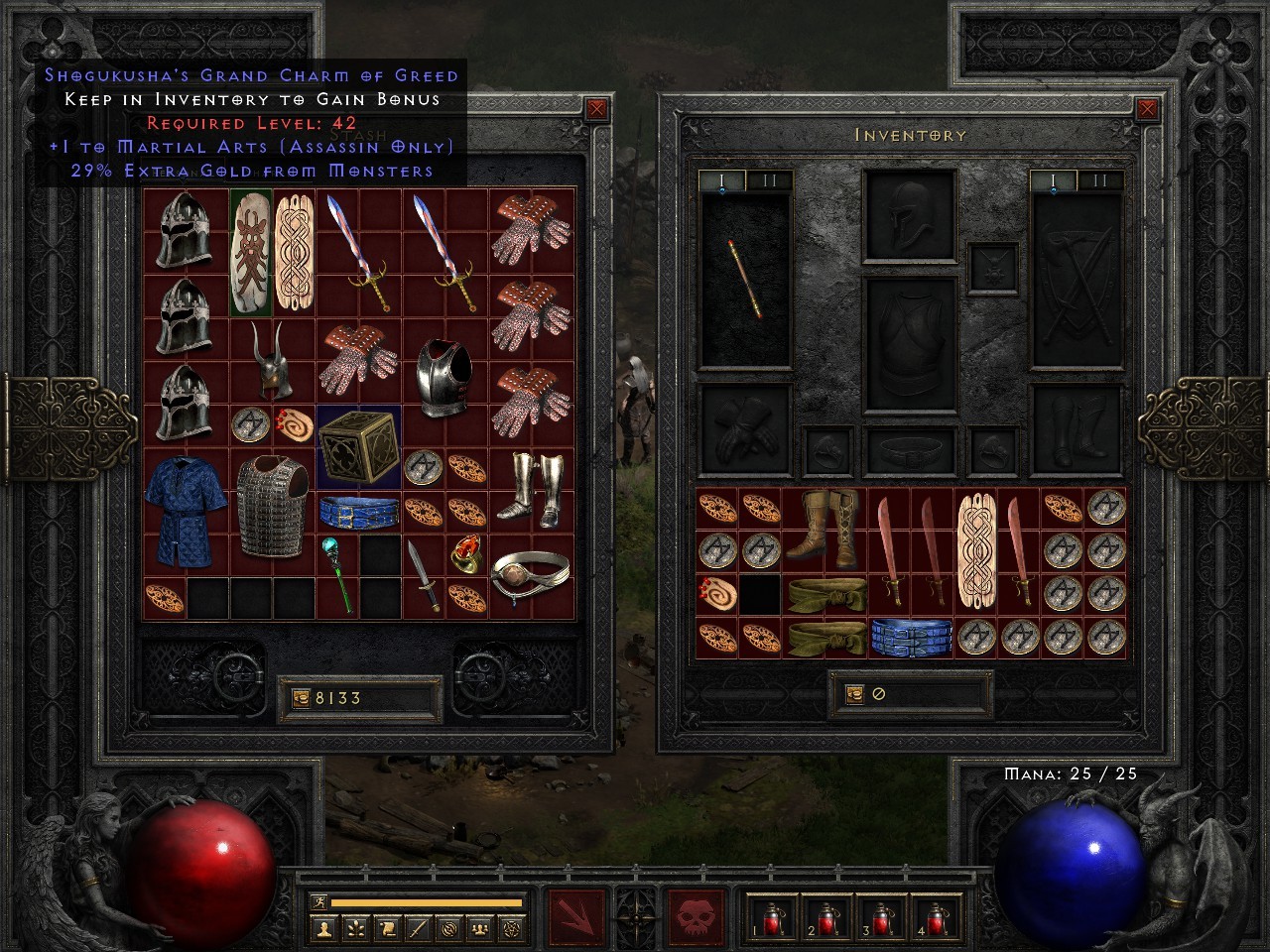Click the pentagram icon in the menu bar
This screenshot has height=952, width=1270.
pos(510,930)
